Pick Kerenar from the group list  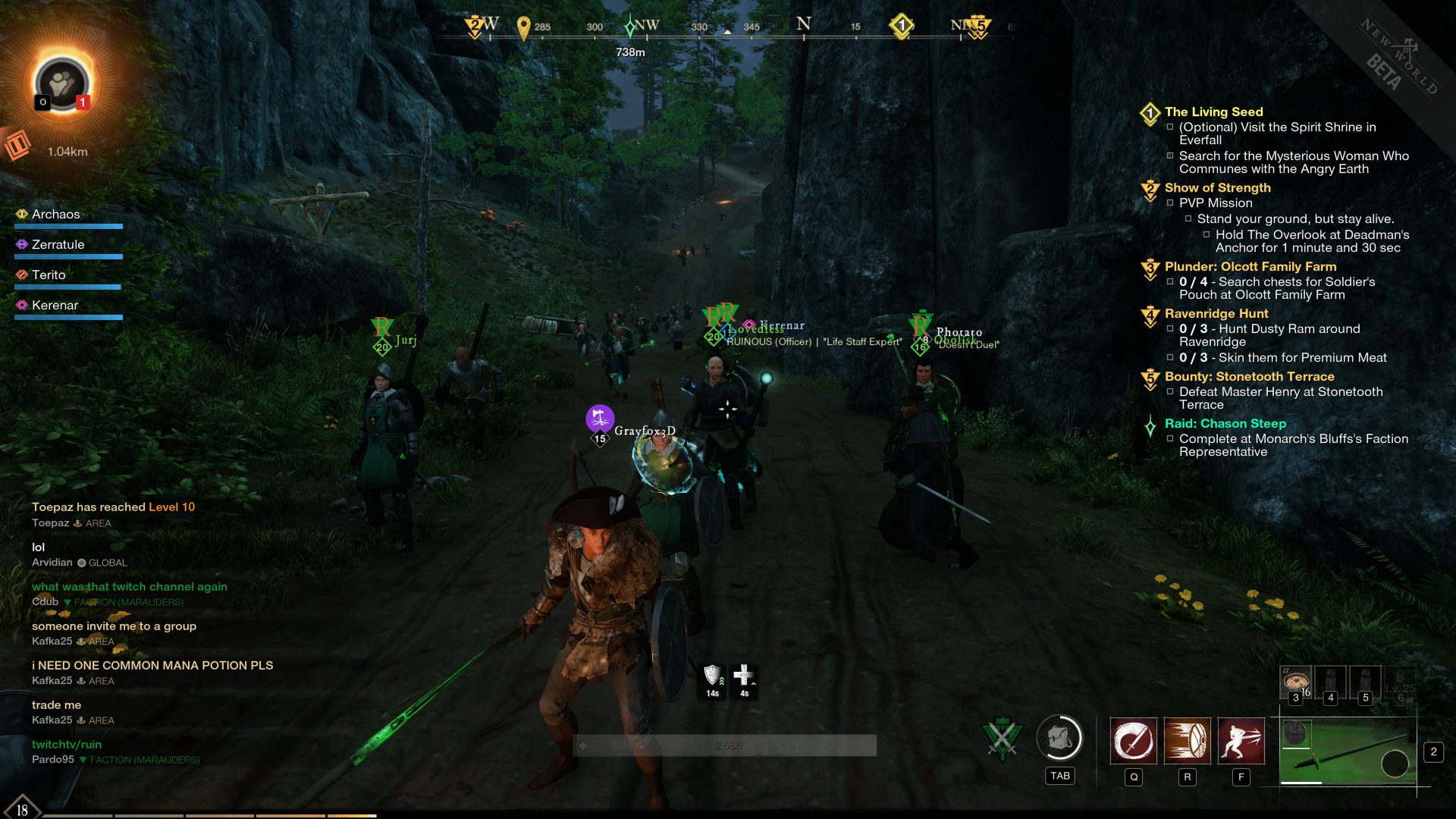[x=55, y=306]
